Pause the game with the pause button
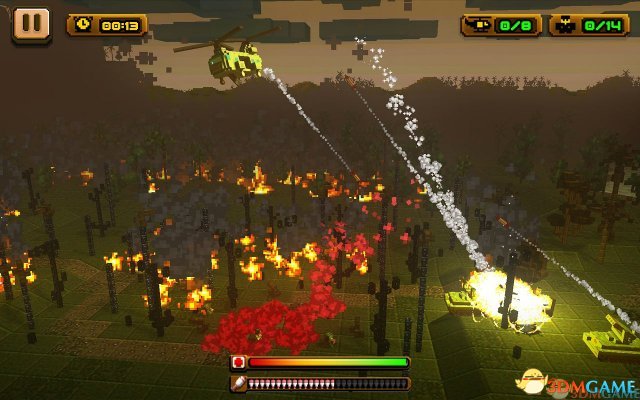 pos(31,23)
